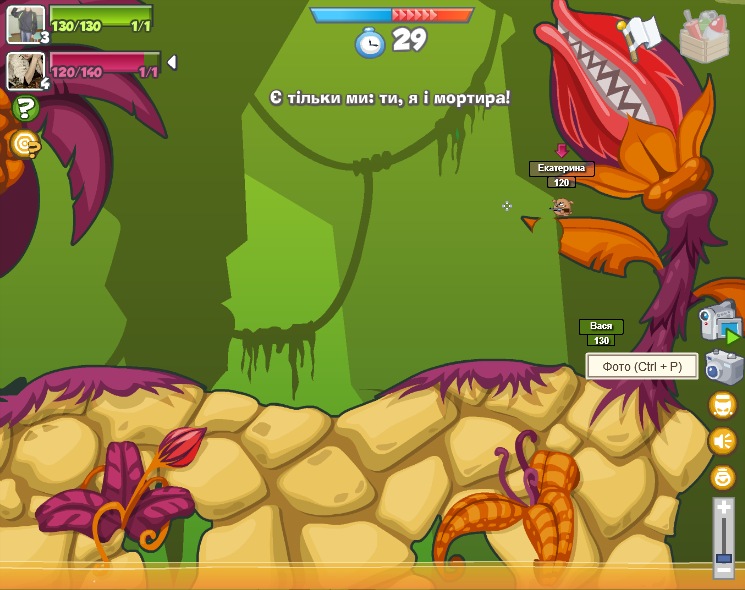Click the blue zoom slider handle
Viewport: 745px width, 590px height.
point(724,558)
